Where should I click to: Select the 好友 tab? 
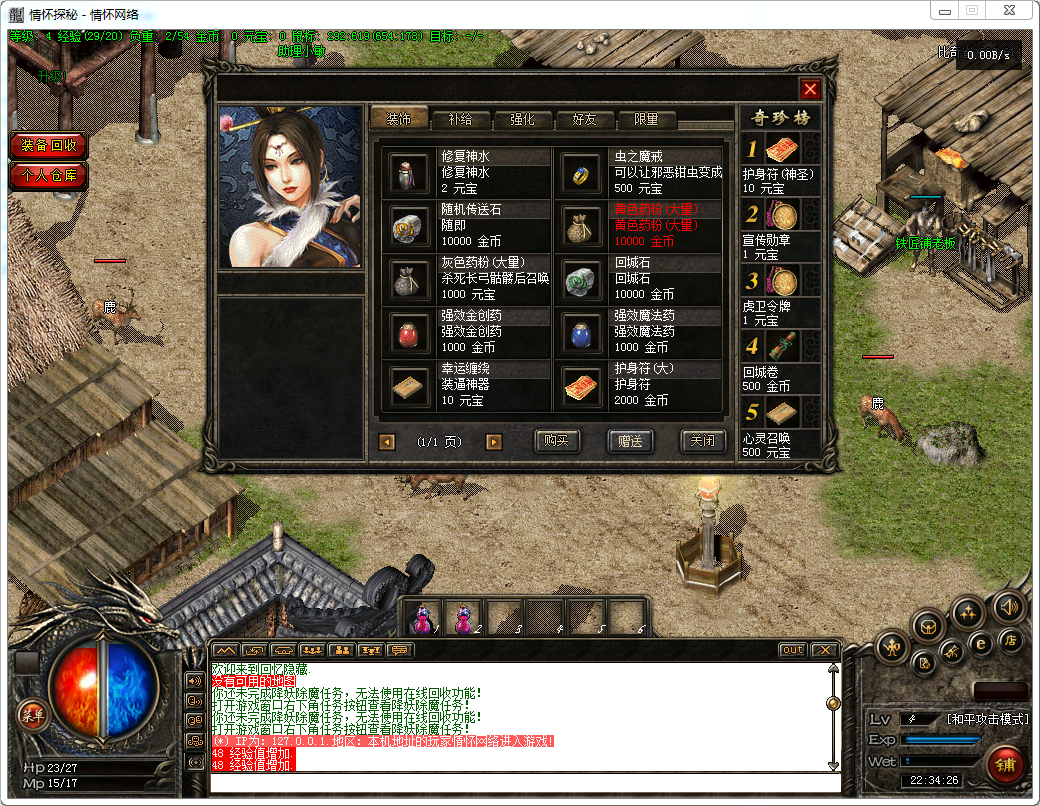click(x=584, y=119)
